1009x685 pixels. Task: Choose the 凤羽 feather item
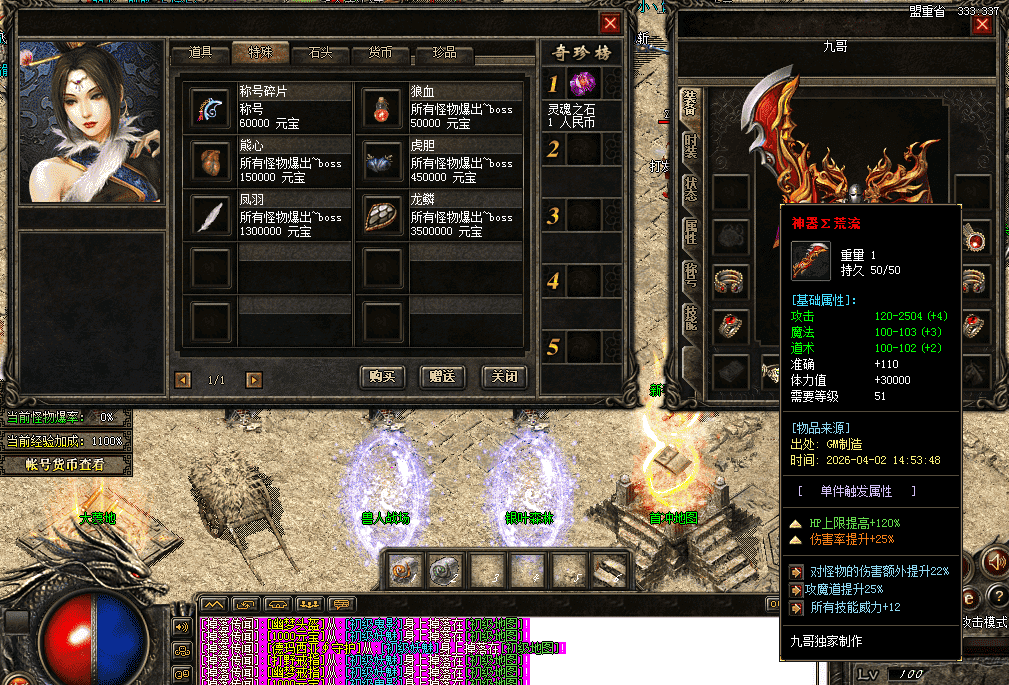coord(209,214)
